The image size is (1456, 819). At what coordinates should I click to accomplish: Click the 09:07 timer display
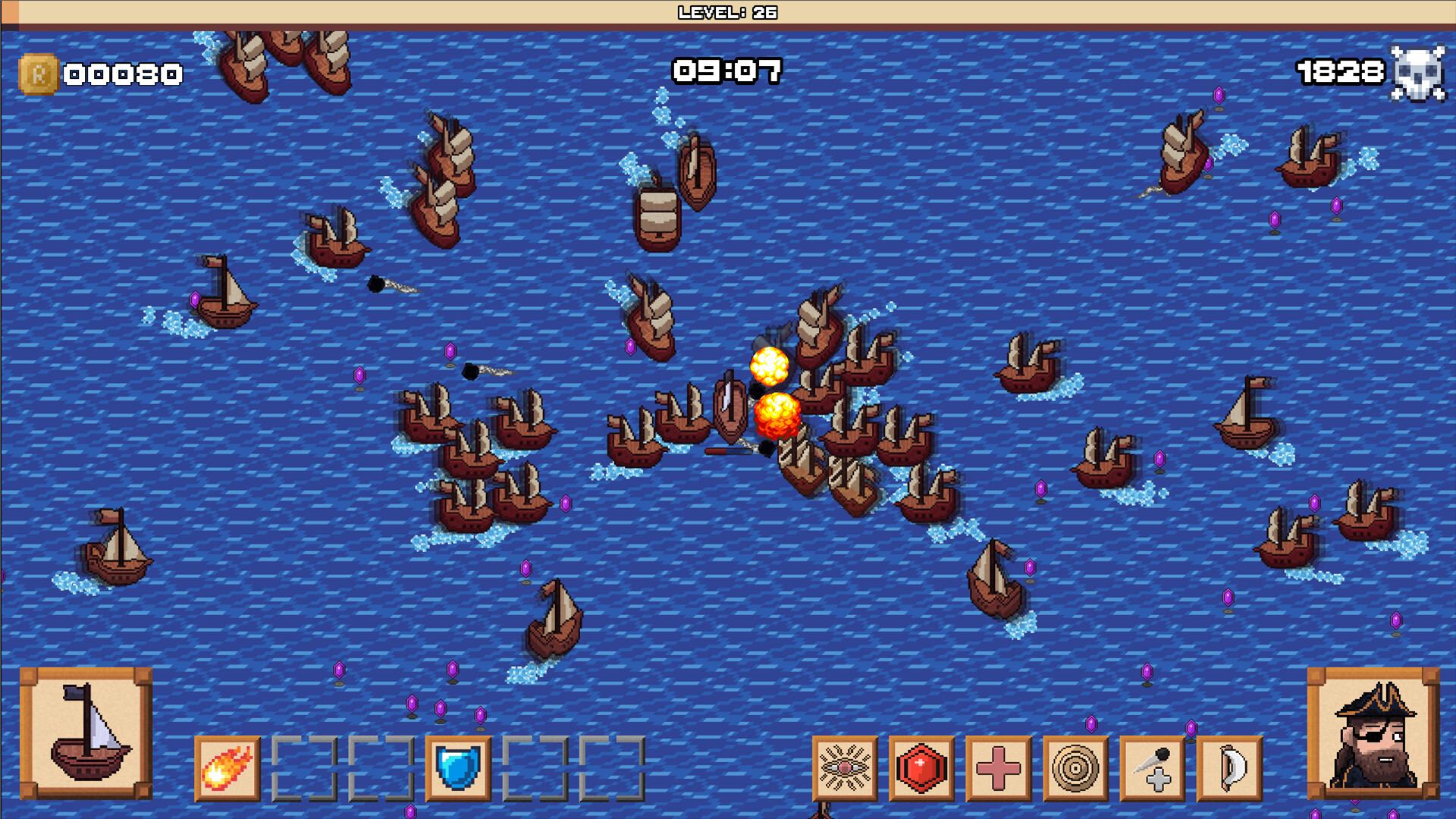[726, 70]
